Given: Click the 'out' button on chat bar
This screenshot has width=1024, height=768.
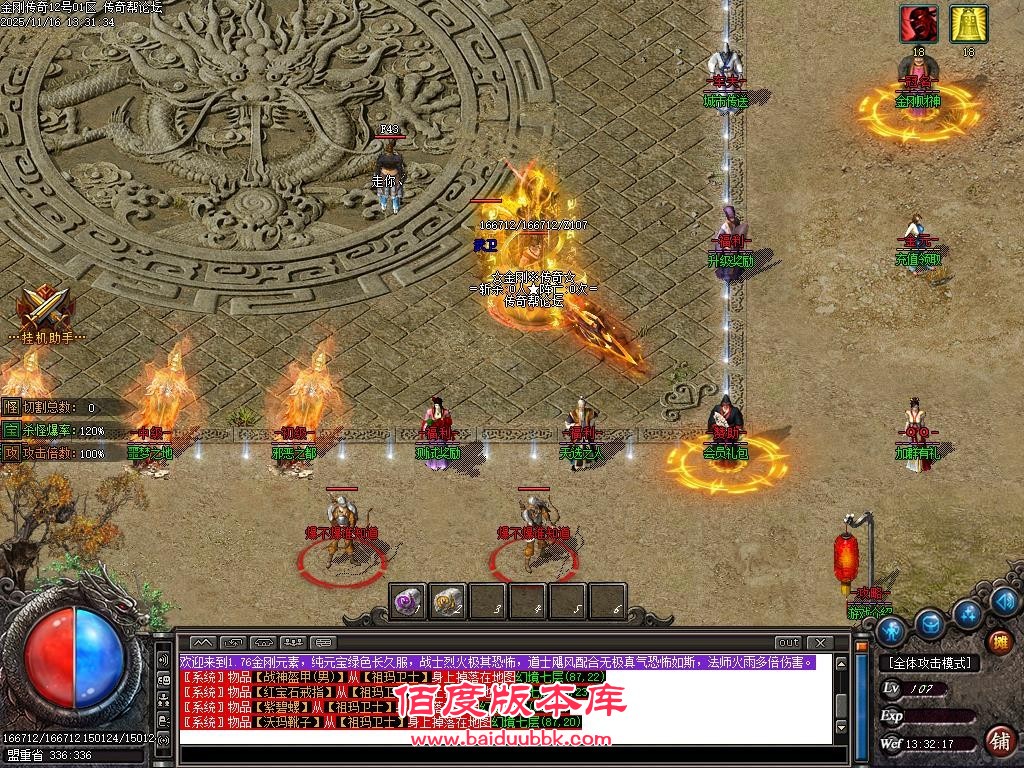Looking at the screenshot, I should (789, 642).
